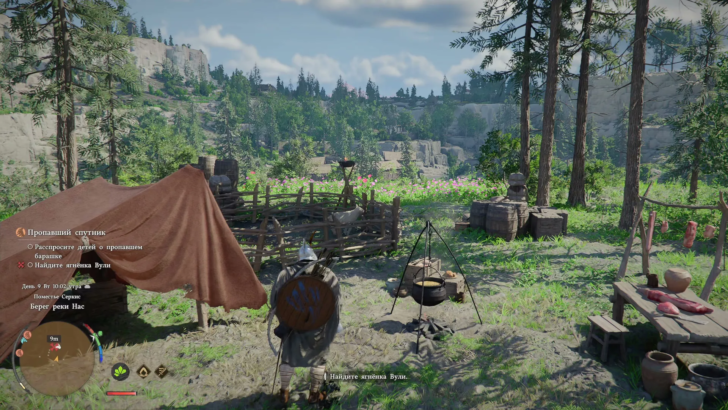Select the green leaf herb icon
This screenshot has height=410, width=728.
(120, 371)
